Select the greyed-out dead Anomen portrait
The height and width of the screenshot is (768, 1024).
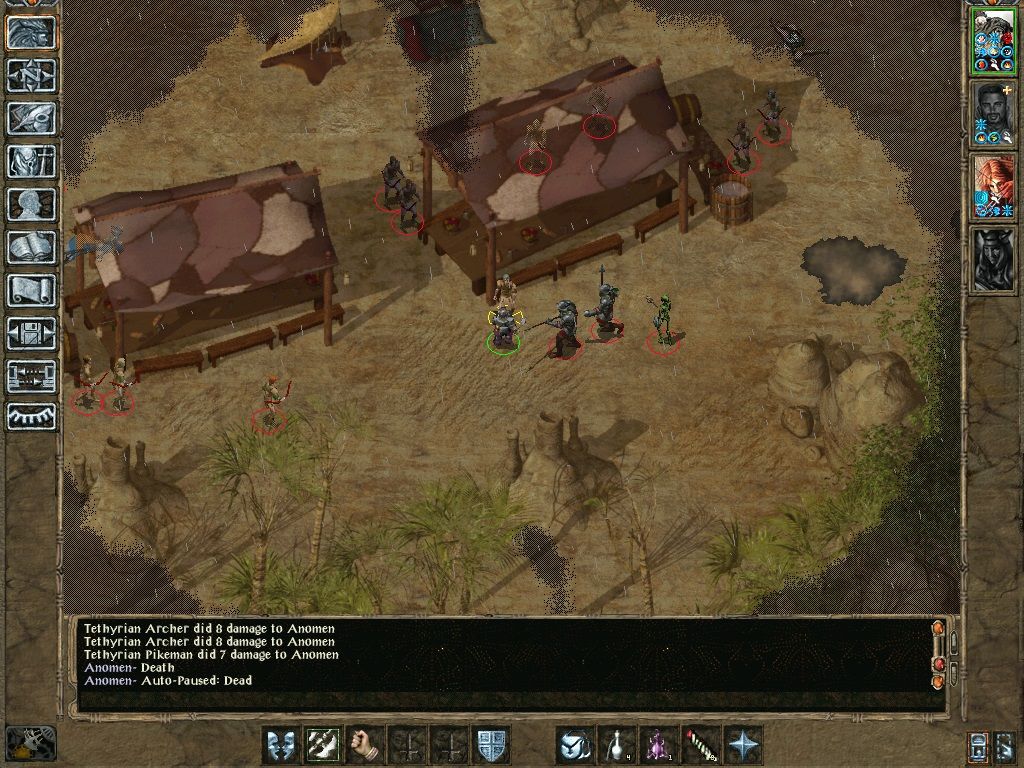point(993,259)
